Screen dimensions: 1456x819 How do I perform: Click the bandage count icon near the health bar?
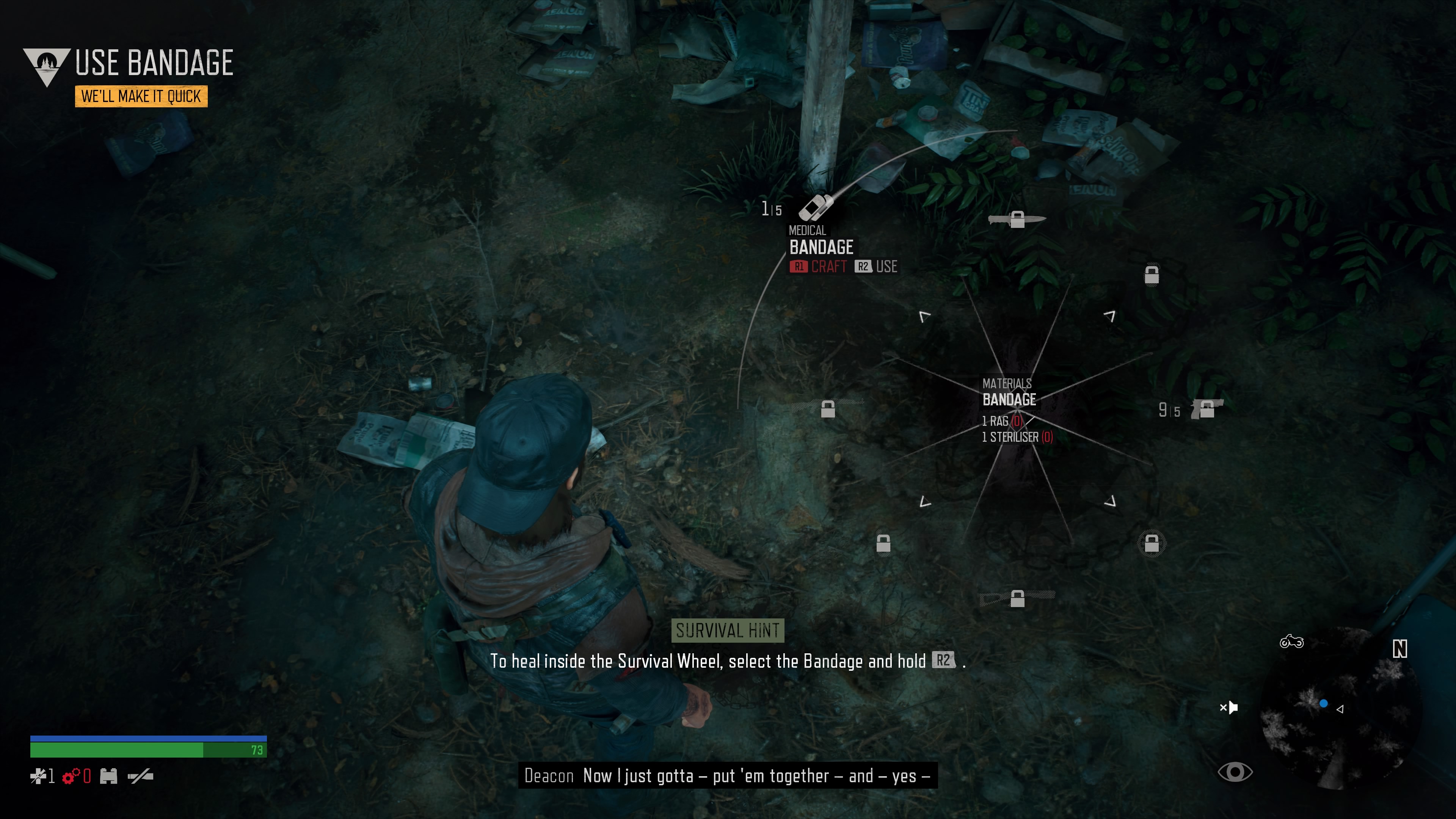pyautogui.click(x=38, y=777)
